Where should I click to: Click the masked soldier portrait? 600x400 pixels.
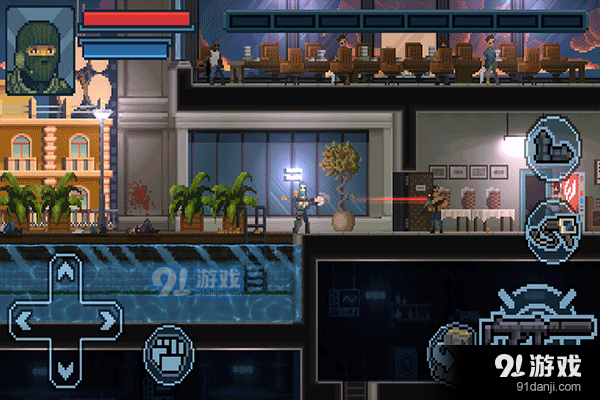click(x=40, y=52)
